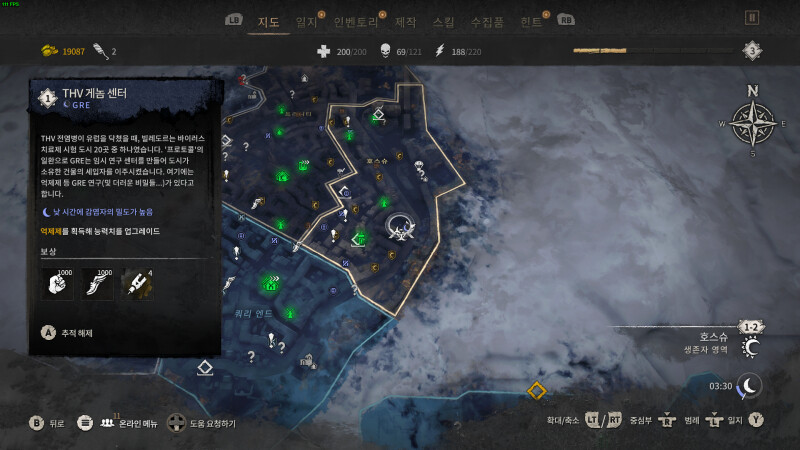Click the winged boot reward icon
The height and width of the screenshot is (450, 800).
click(96, 285)
